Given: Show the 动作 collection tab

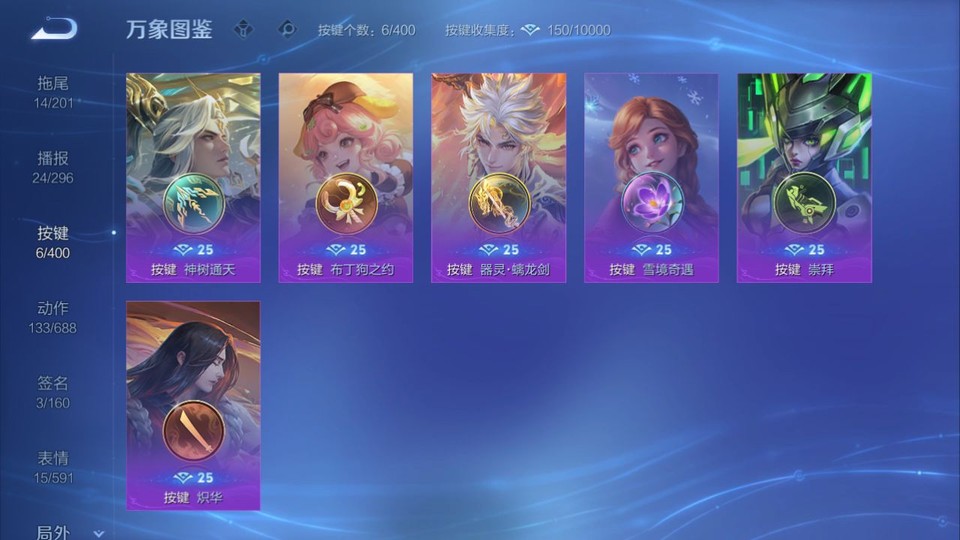Looking at the screenshot, I should click(53, 317).
